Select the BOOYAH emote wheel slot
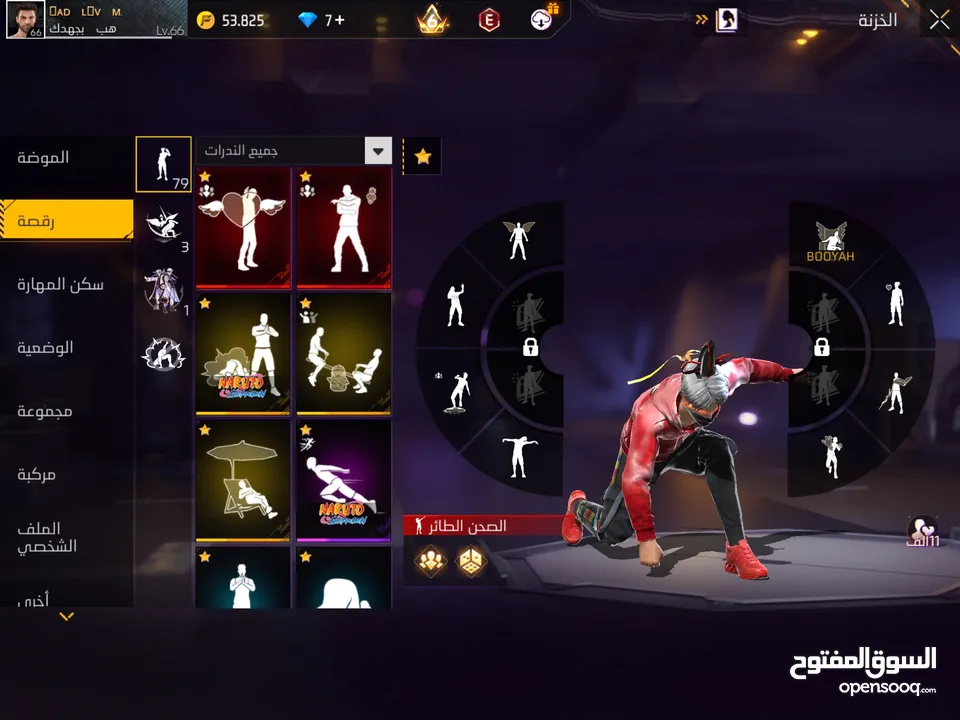Image resolution: width=960 pixels, height=720 pixels. pyautogui.click(x=831, y=243)
